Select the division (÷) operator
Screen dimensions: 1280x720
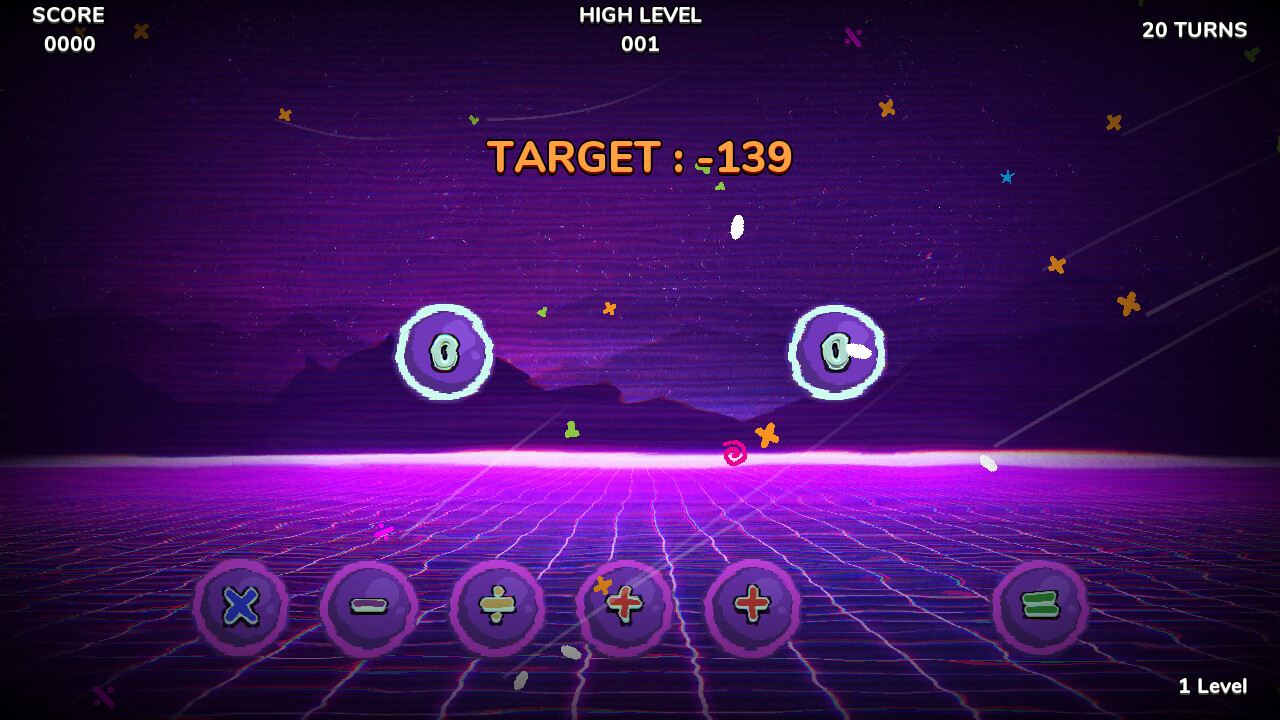coord(497,607)
